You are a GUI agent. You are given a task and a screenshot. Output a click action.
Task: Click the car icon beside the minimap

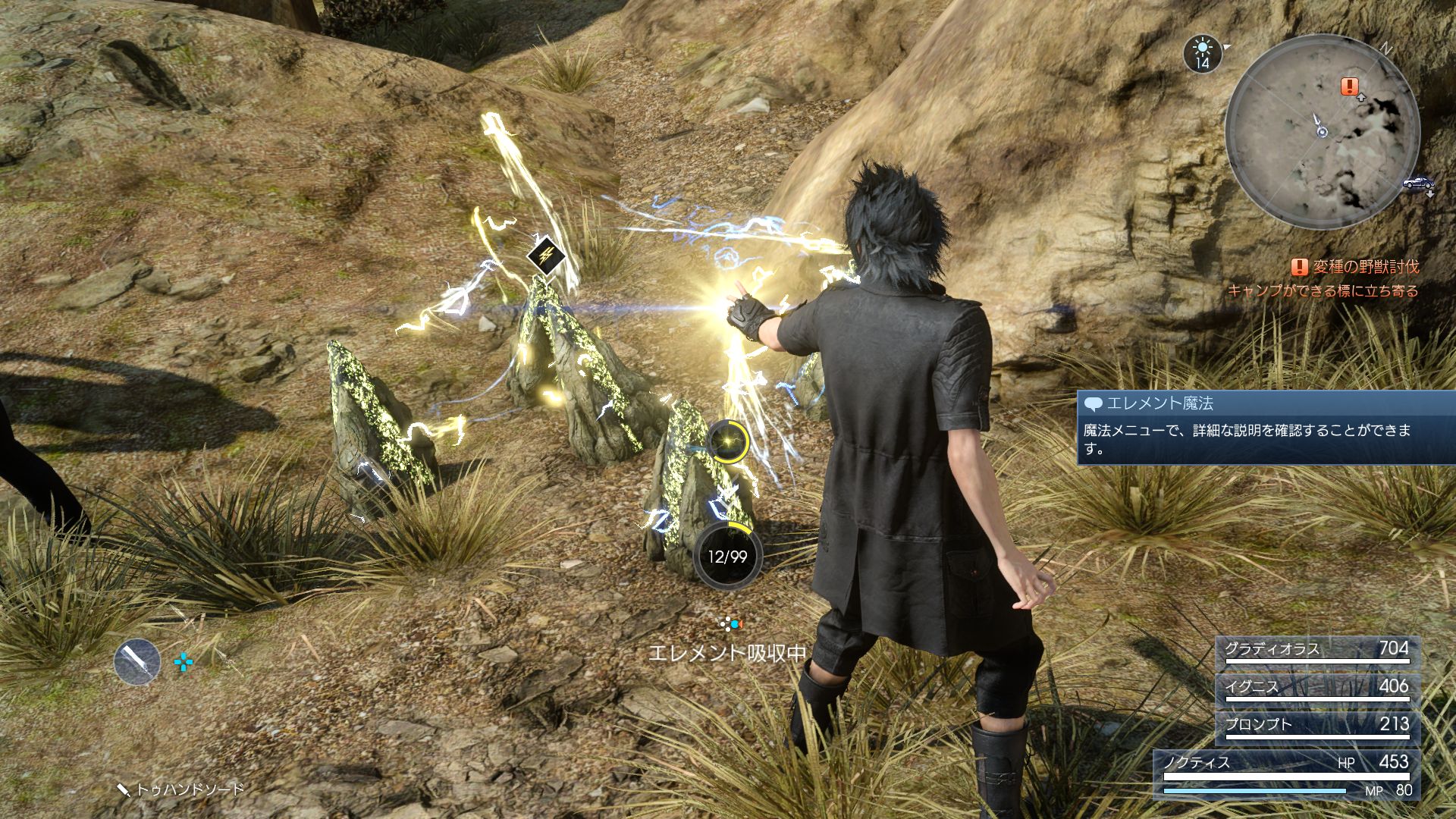[1418, 183]
